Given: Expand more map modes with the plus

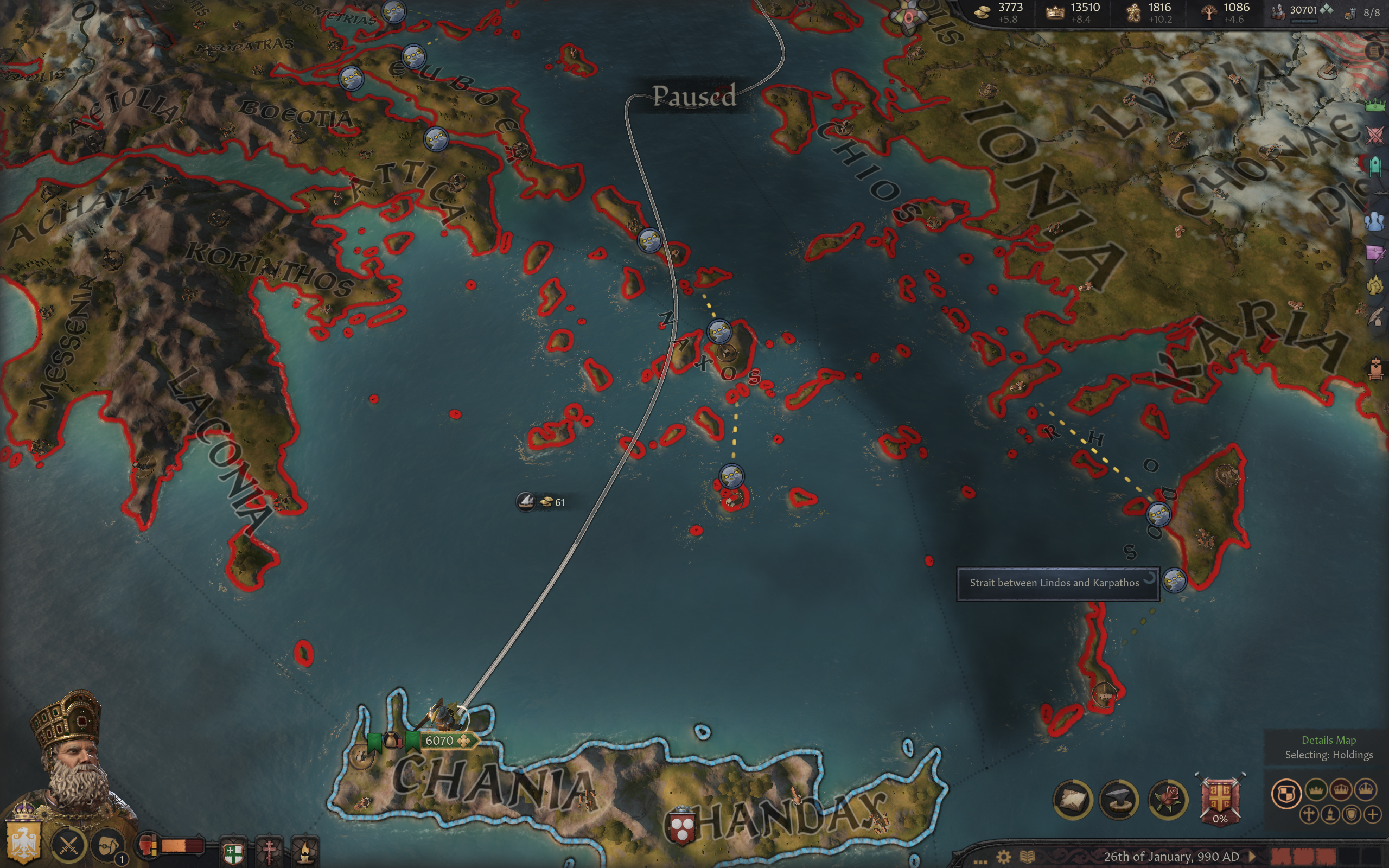Looking at the screenshot, I should (1372, 814).
